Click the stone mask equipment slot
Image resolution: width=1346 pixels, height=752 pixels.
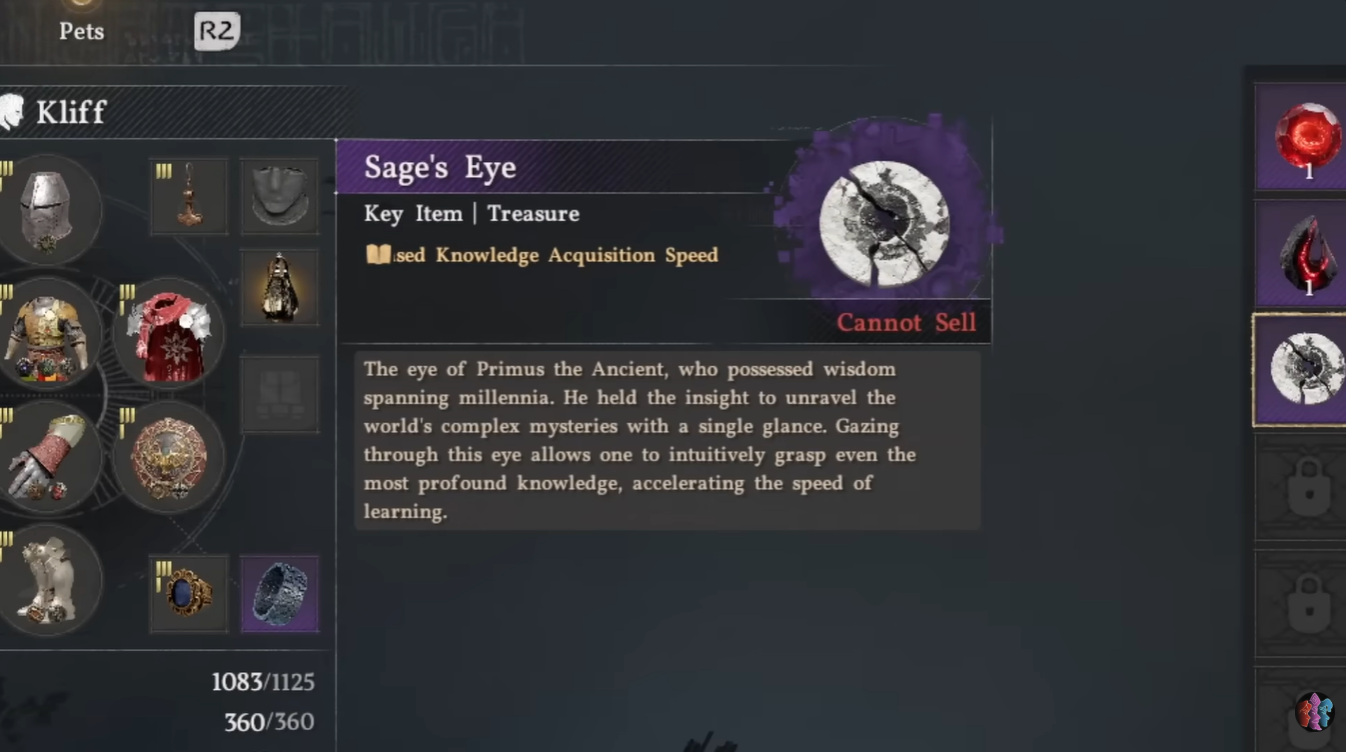(x=279, y=196)
